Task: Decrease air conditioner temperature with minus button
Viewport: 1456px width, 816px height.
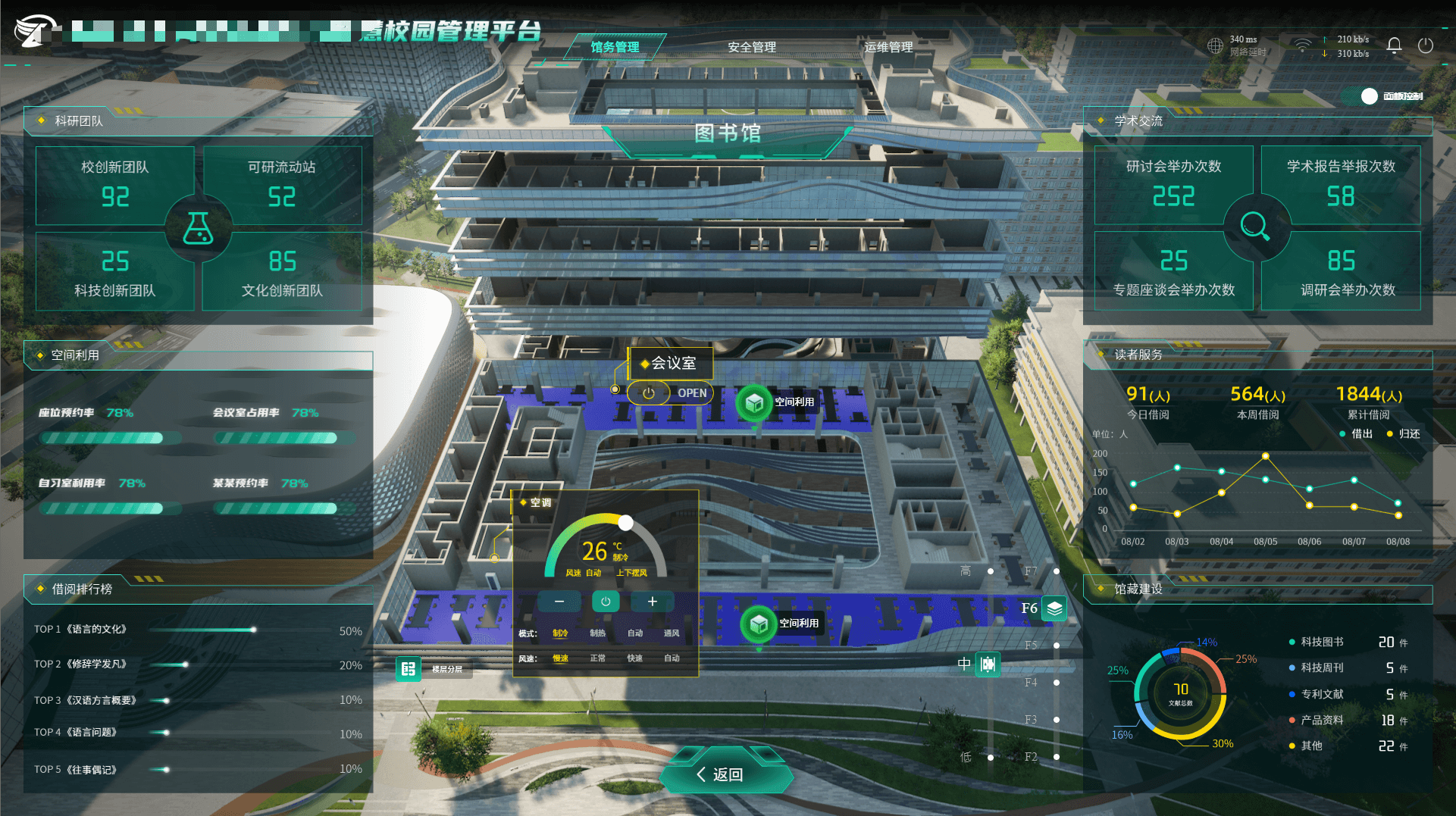Action: click(559, 602)
